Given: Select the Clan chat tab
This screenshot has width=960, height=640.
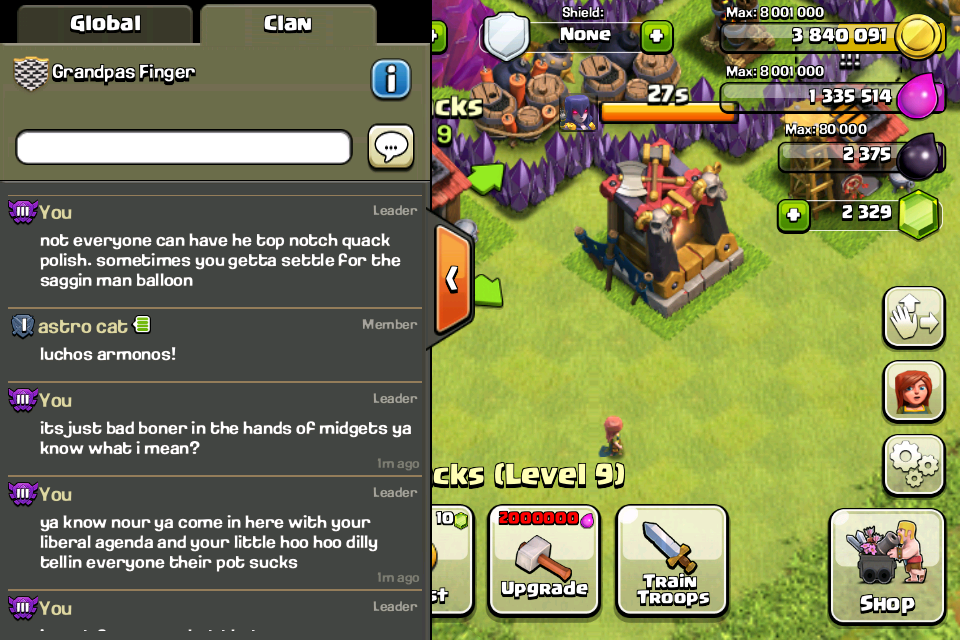Looking at the screenshot, I should click(288, 23).
